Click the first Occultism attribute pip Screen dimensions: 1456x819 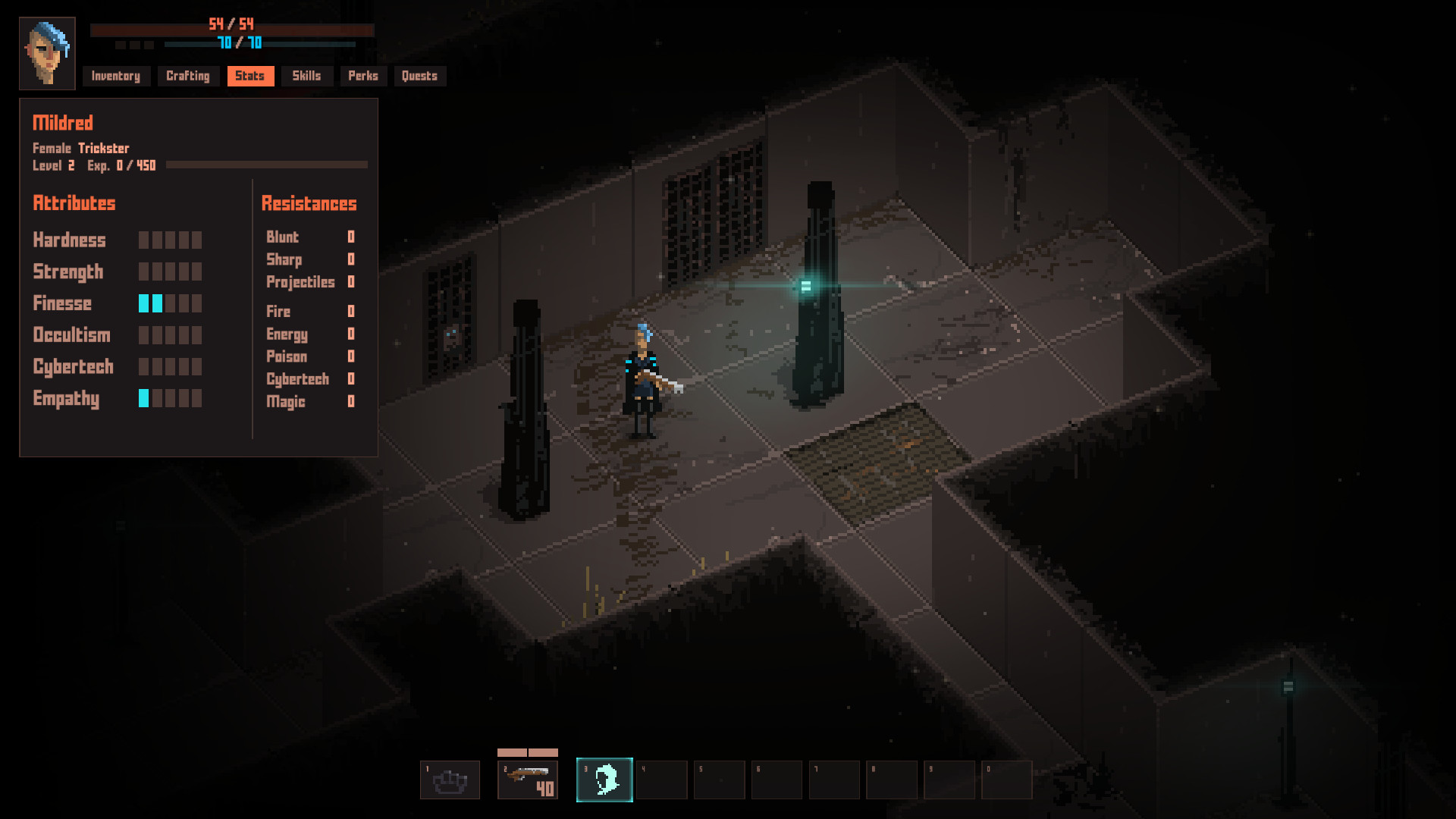point(143,335)
